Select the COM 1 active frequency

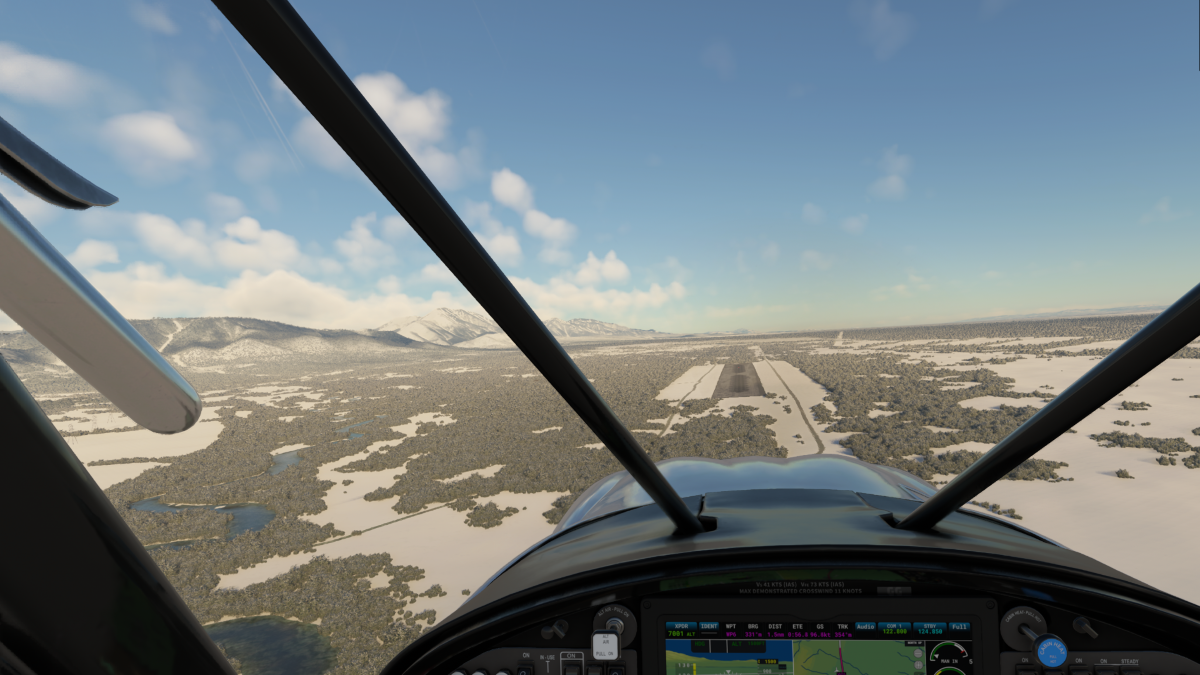click(894, 629)
